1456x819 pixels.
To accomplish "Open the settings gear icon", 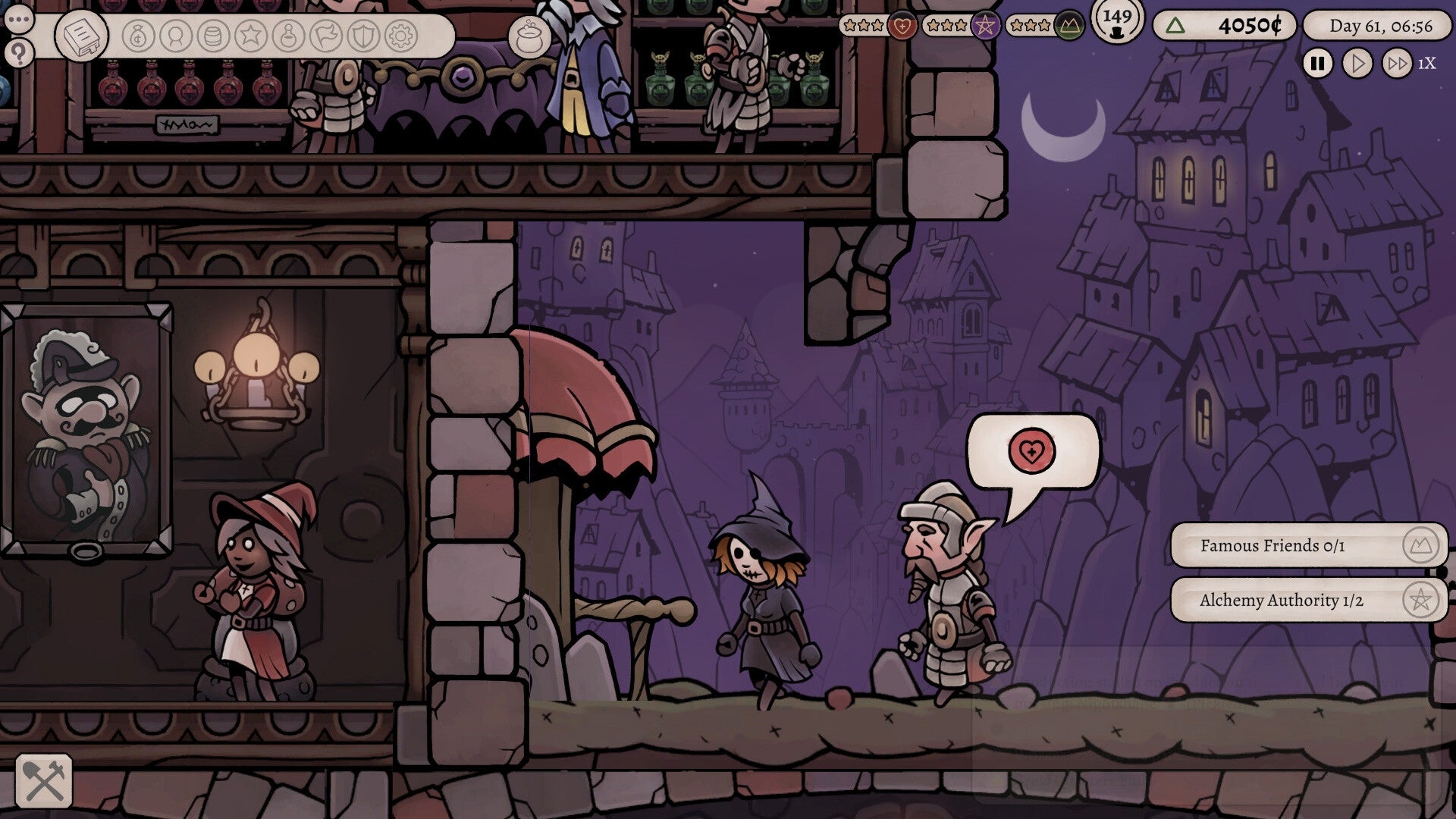I will click(402, 33).
